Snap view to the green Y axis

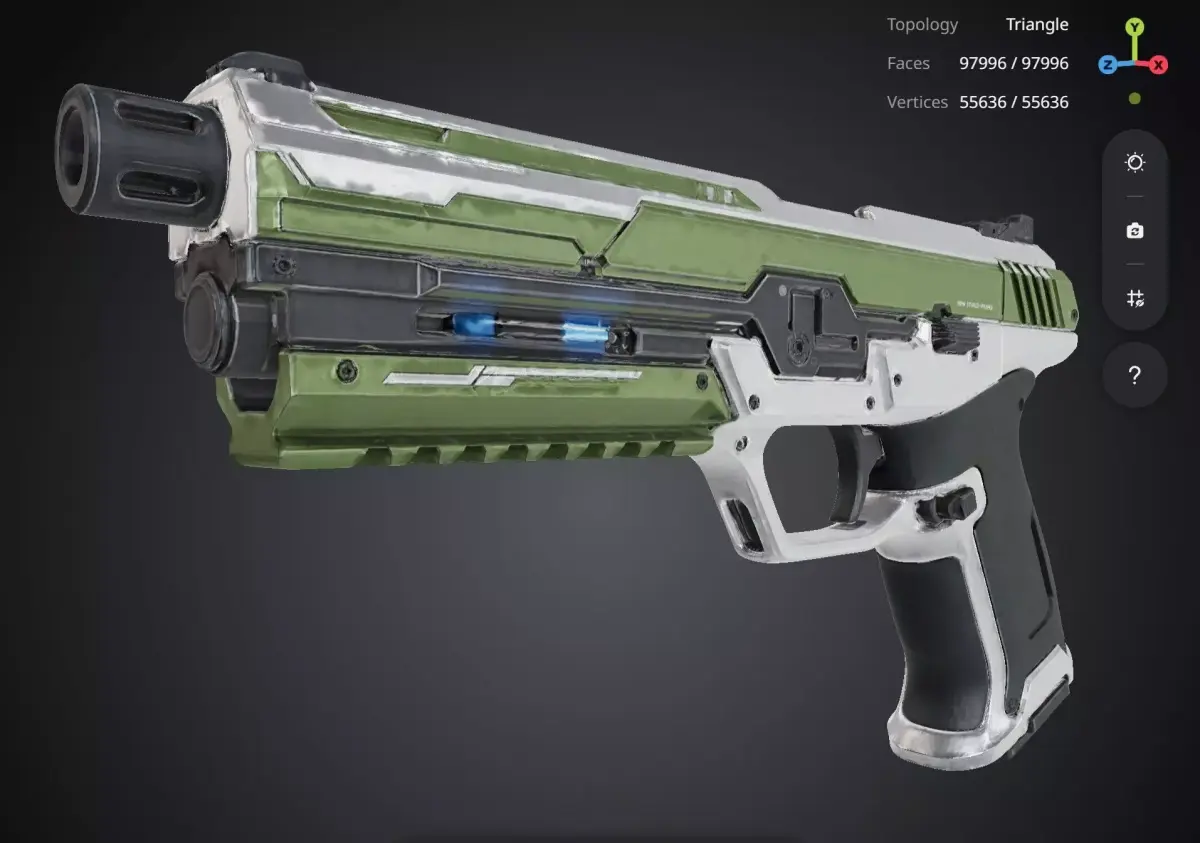click(1135, 27)
